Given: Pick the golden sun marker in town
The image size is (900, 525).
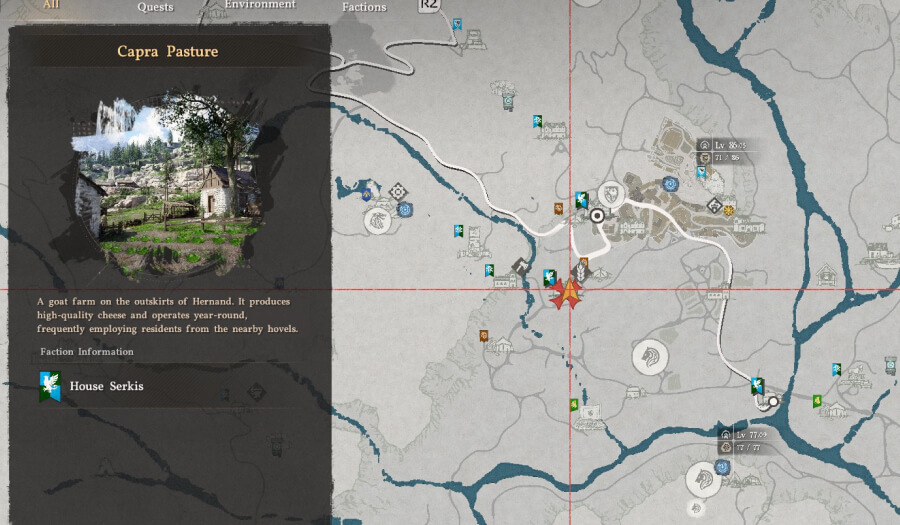Looking at the screenshot, I should pos(729,210).
